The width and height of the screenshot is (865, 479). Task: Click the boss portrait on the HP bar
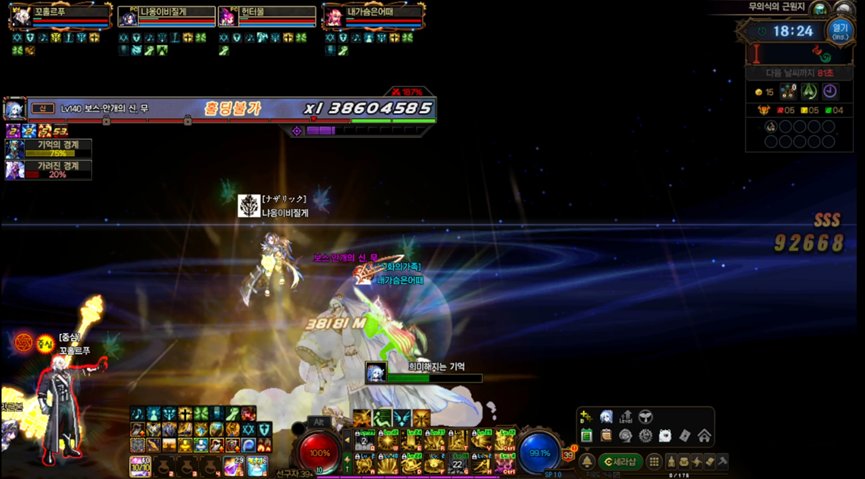coord(15,108)
